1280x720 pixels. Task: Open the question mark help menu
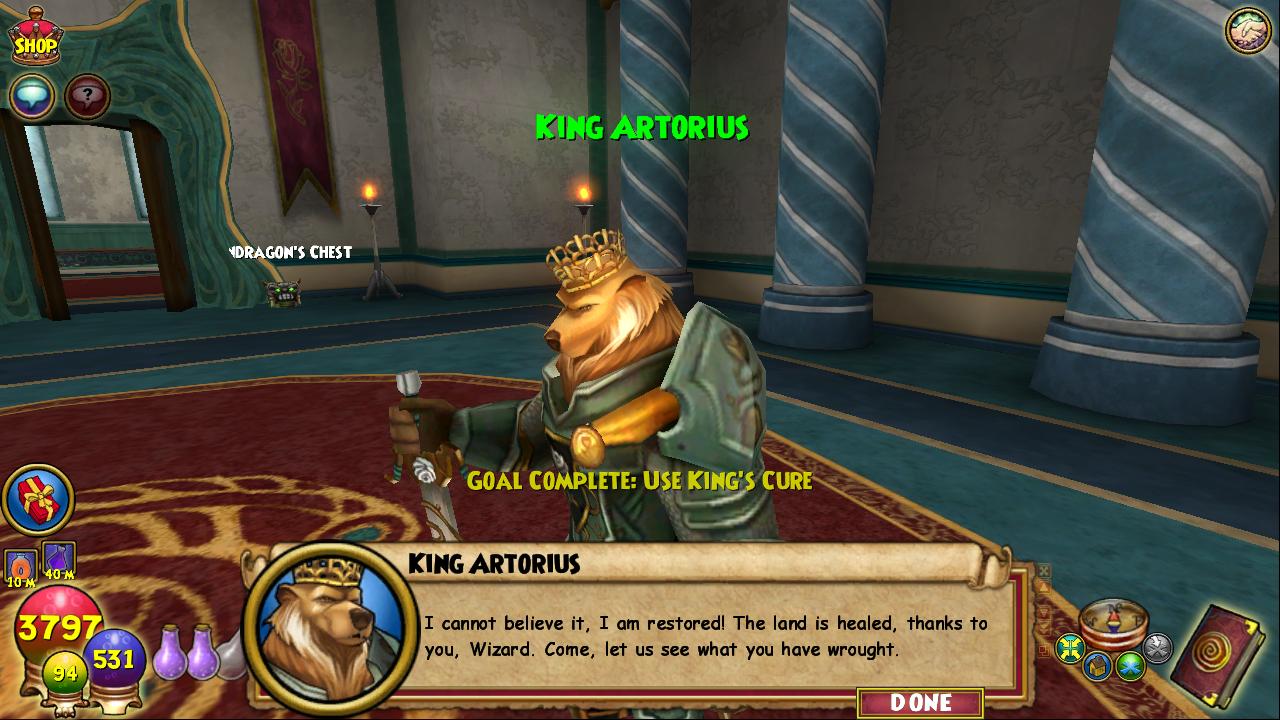coord(88,96)
